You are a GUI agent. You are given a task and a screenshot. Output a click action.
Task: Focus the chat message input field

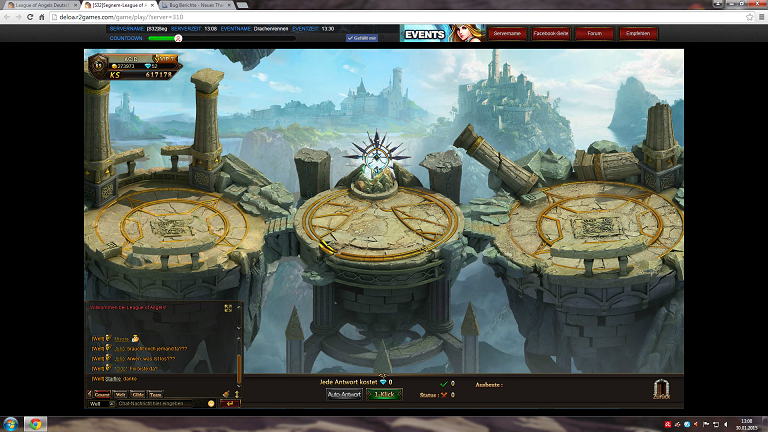pyautogui.click(x=160, y=403)
